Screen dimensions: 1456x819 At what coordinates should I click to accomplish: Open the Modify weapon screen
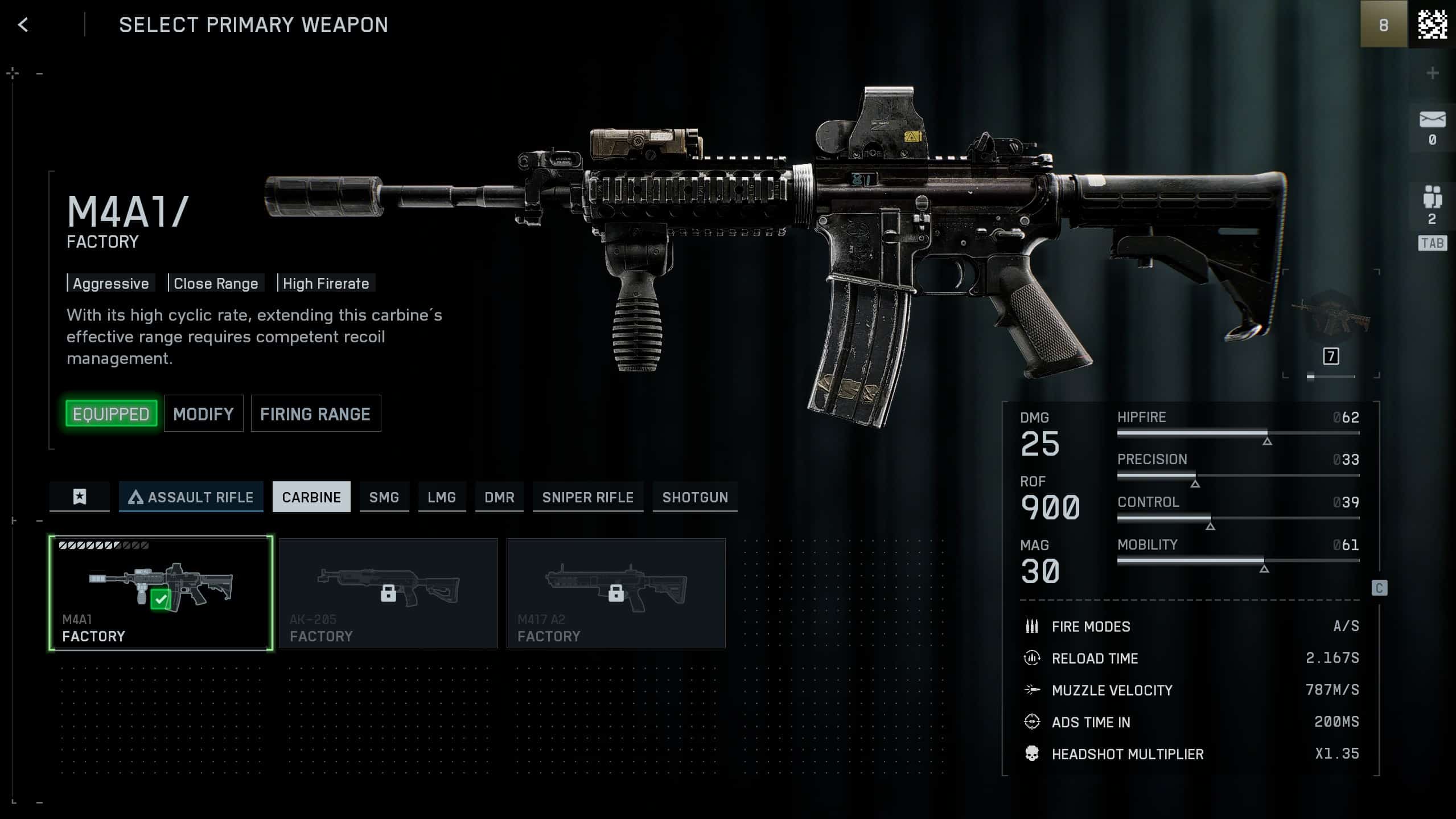coord(203,414)
